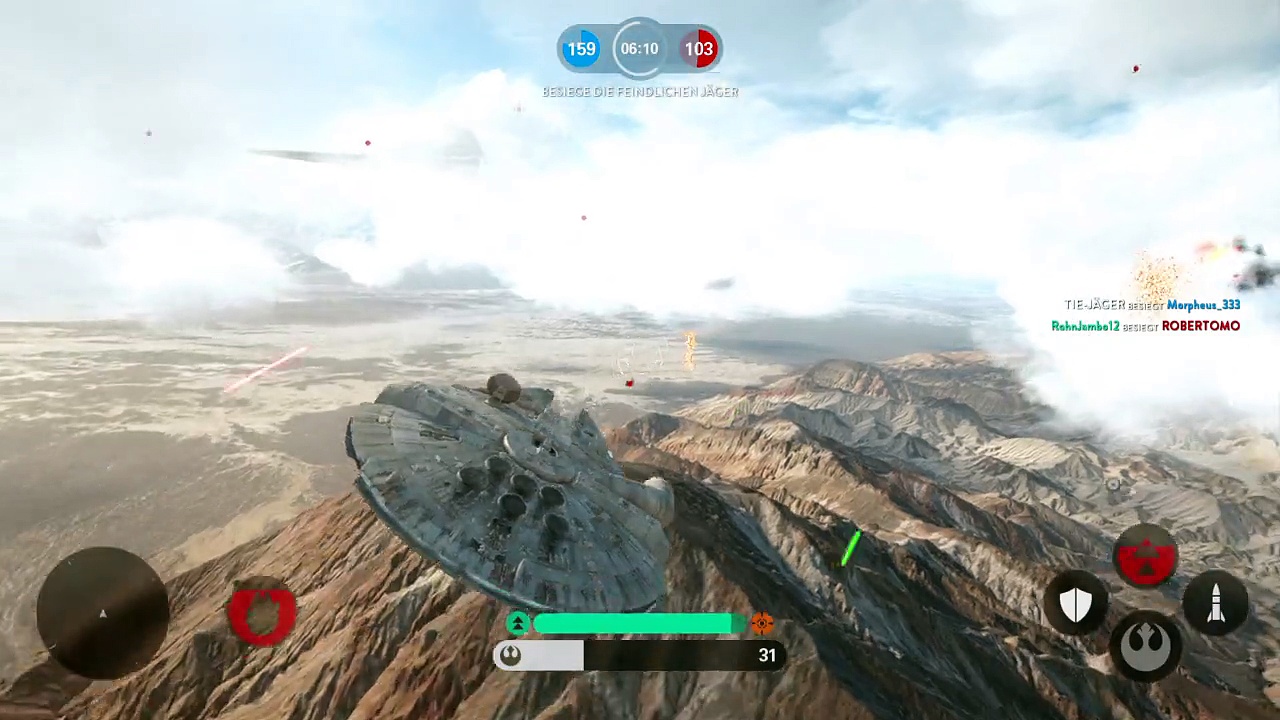Click the circular radar minimap

click(x=102, y=614)
